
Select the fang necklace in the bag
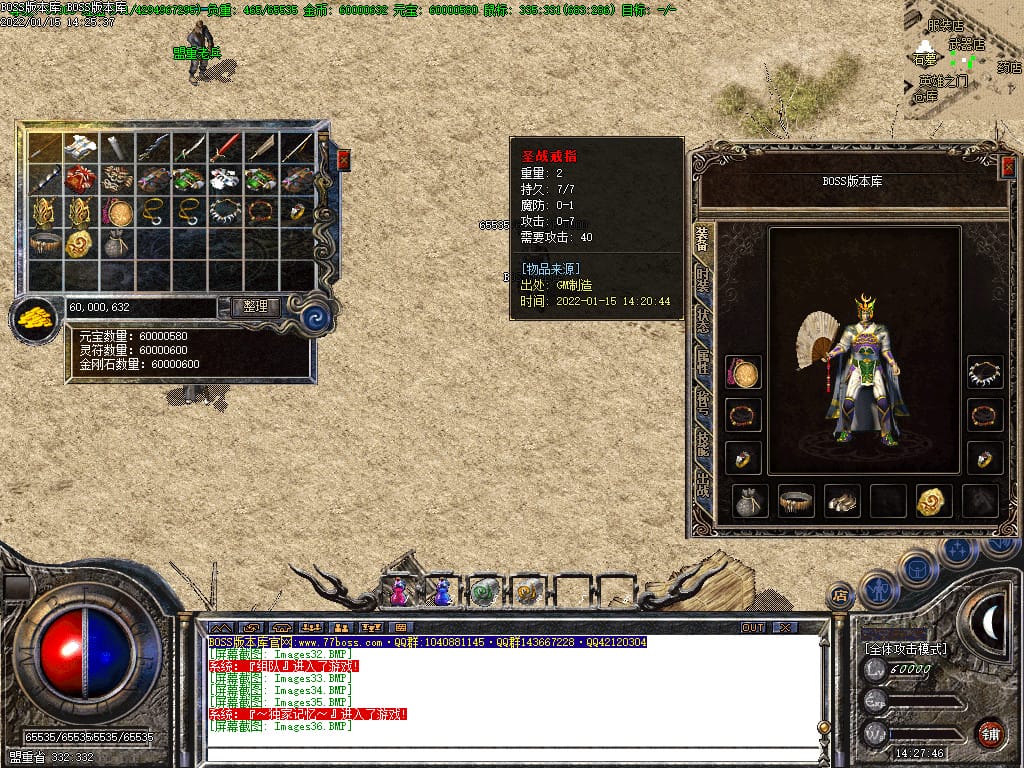coord(226,211)
